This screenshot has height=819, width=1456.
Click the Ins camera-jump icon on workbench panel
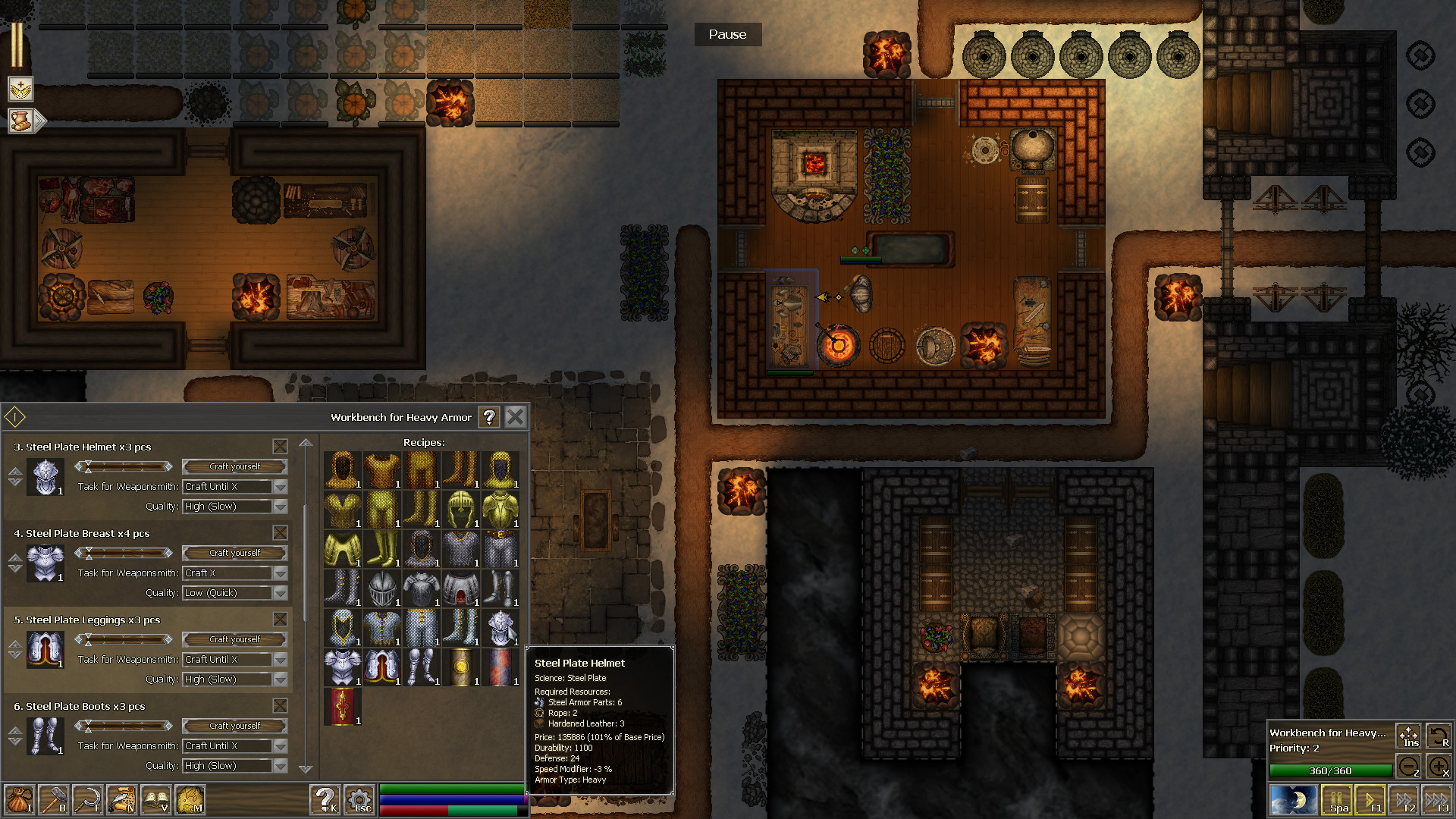(x=1408, y=736)
